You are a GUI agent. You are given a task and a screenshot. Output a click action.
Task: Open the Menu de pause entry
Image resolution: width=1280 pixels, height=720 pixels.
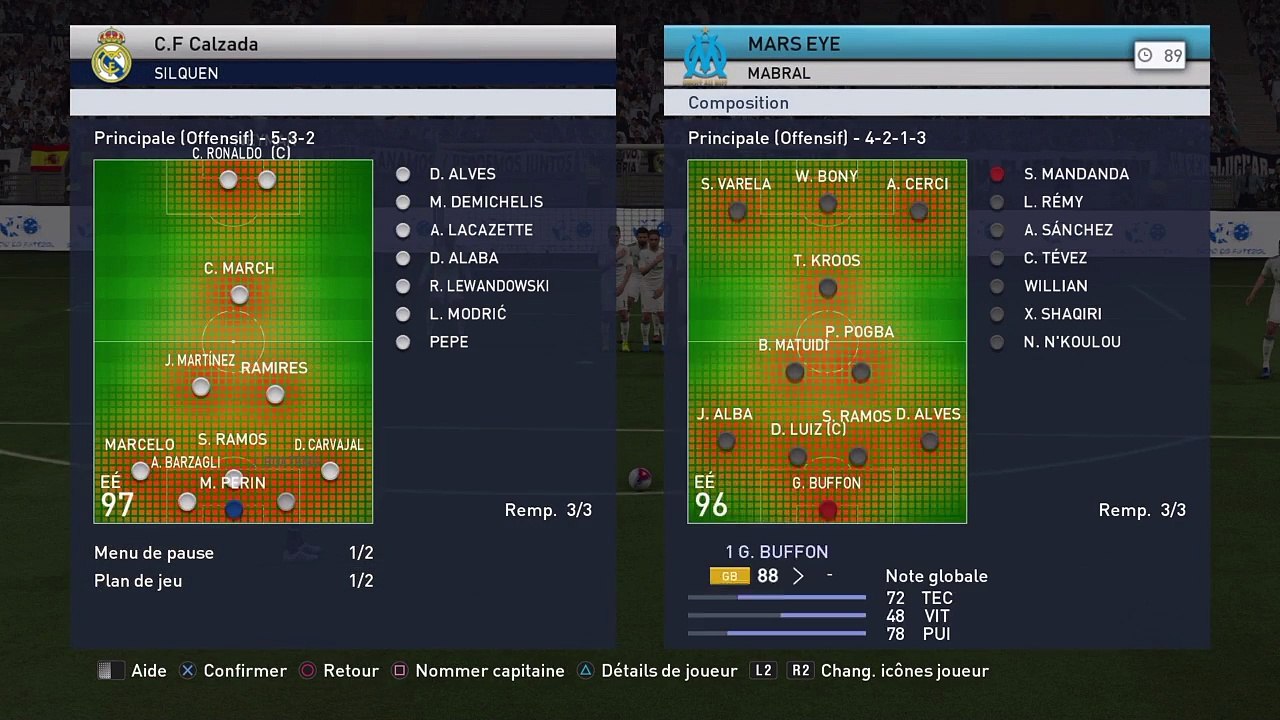154,553
